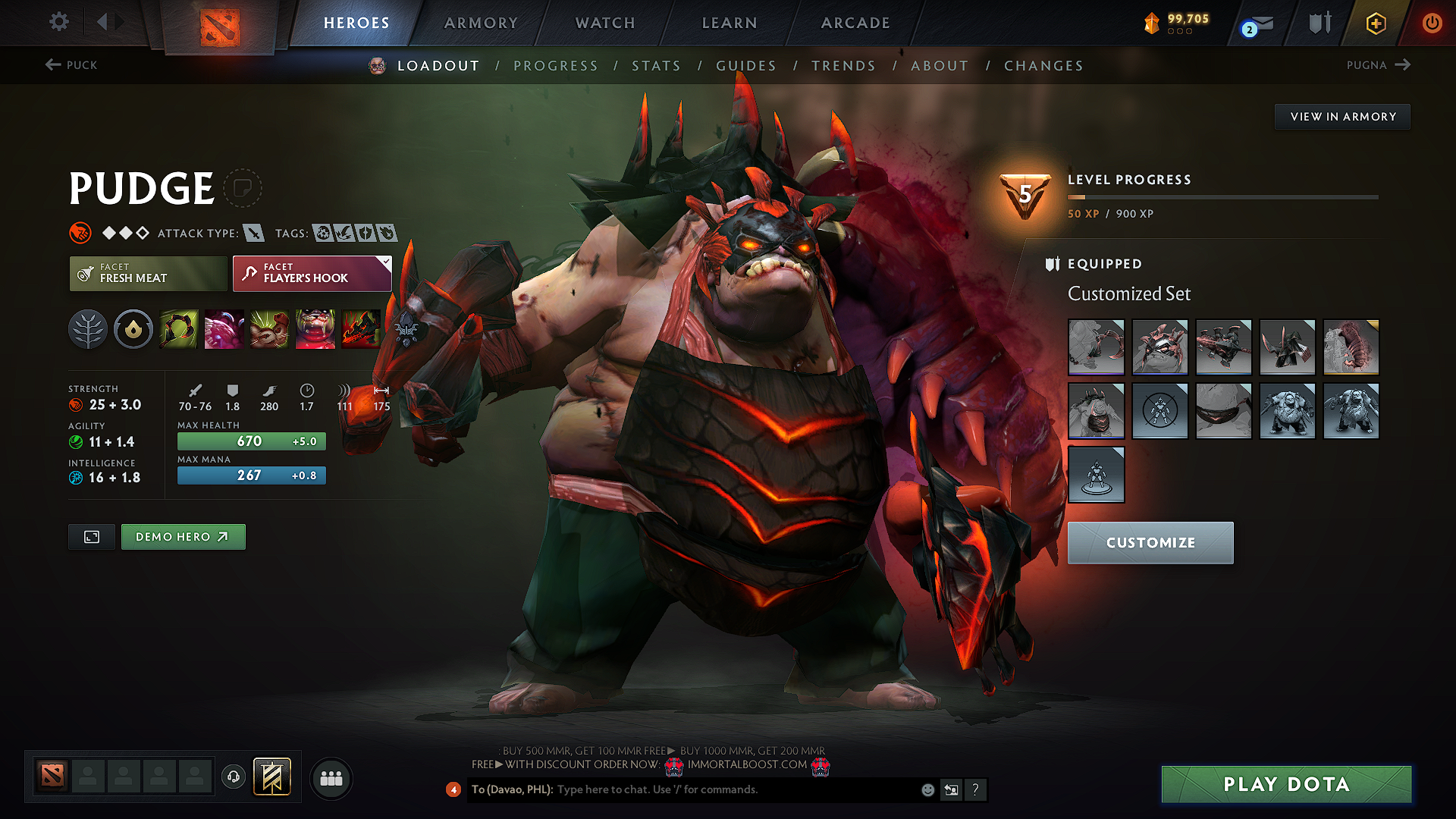Click VIEW IN ARMORY
Screen dimensions: 1456x819
pyautogui.click(x=1342, y=116)
